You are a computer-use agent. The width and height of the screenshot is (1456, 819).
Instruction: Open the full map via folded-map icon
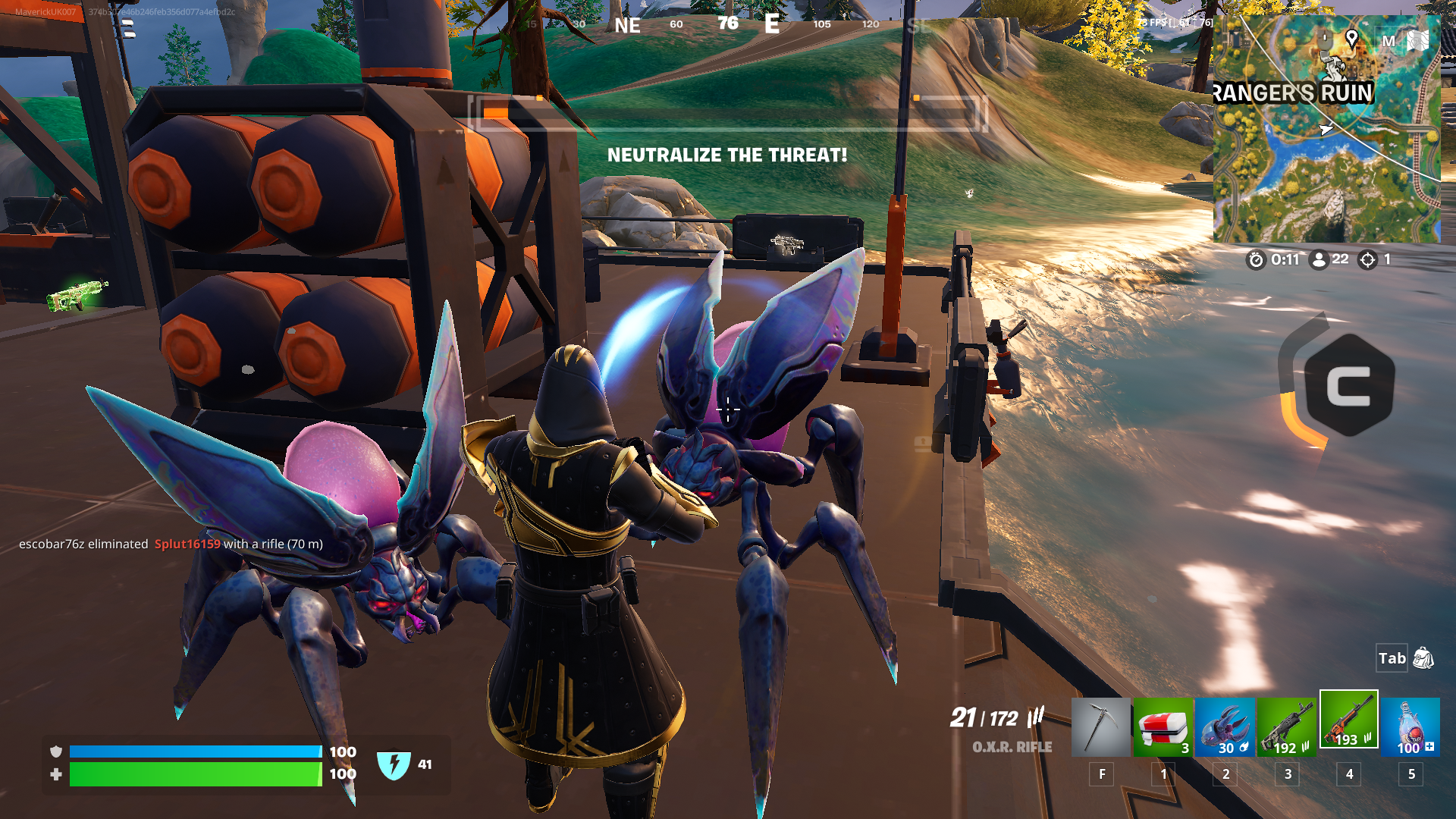pyautogui.click(x=1417, y=40)
